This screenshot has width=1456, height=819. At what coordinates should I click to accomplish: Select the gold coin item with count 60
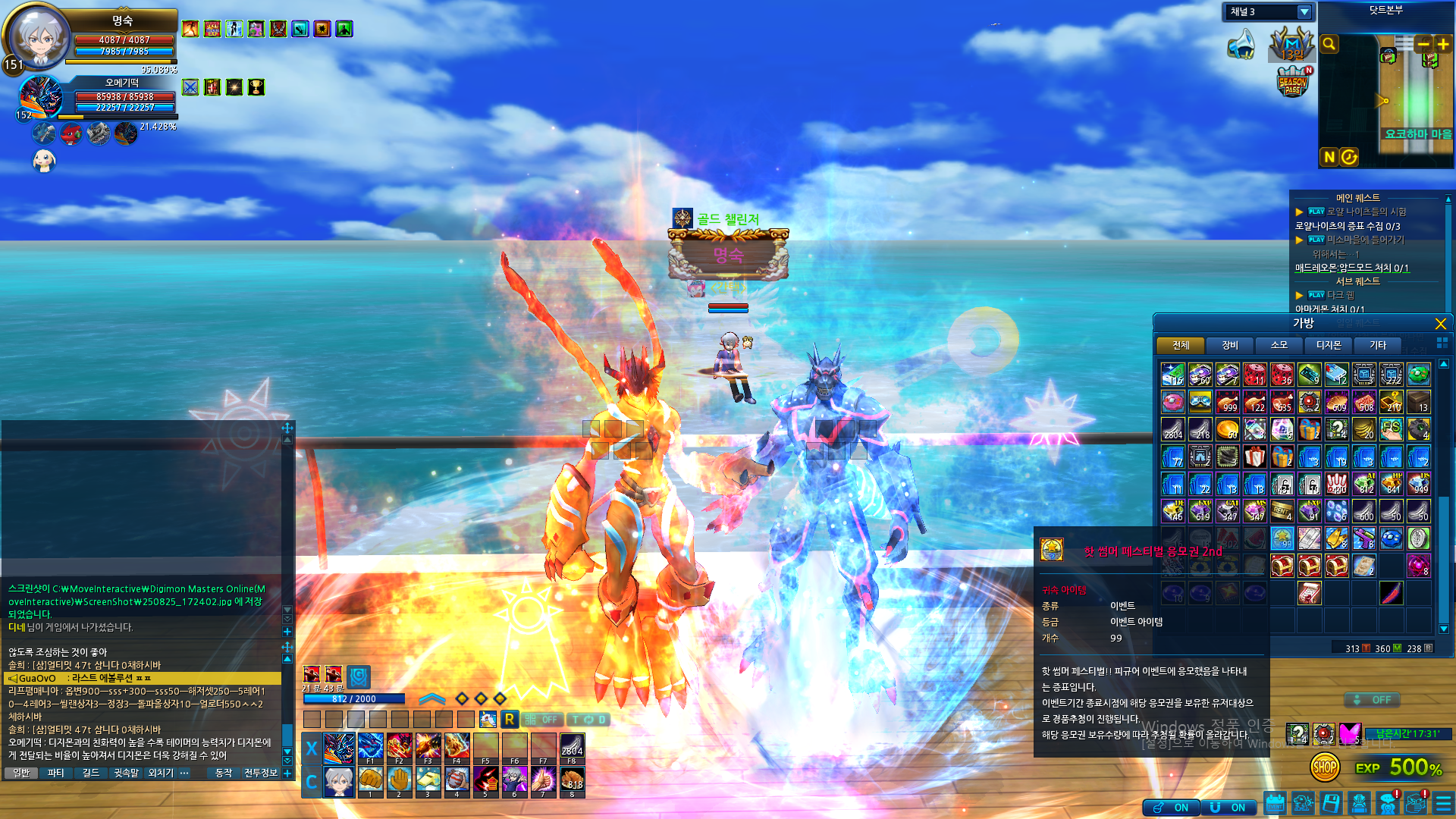pyautogui.click(x=1227, y=430)
